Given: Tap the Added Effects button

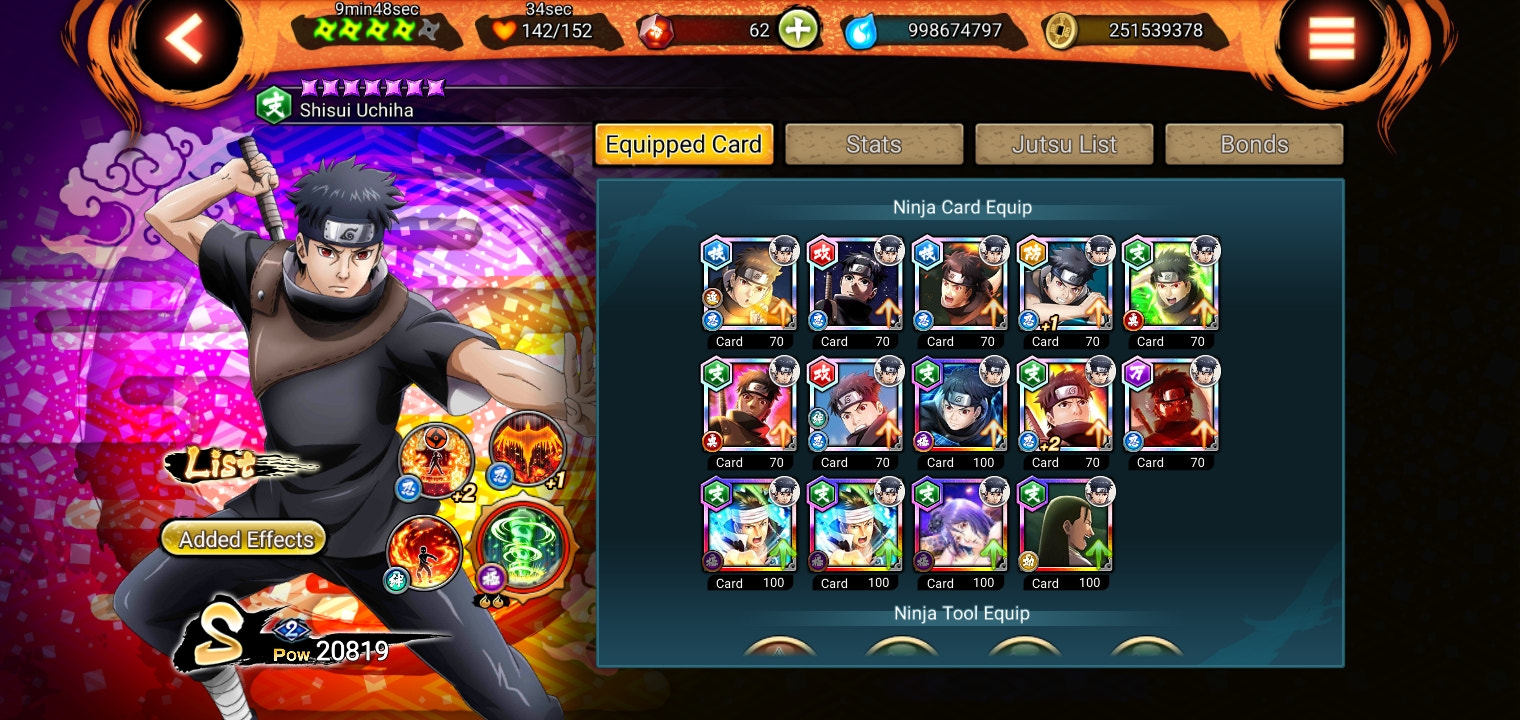Looking at the screenshot, I should coord(243,537).
